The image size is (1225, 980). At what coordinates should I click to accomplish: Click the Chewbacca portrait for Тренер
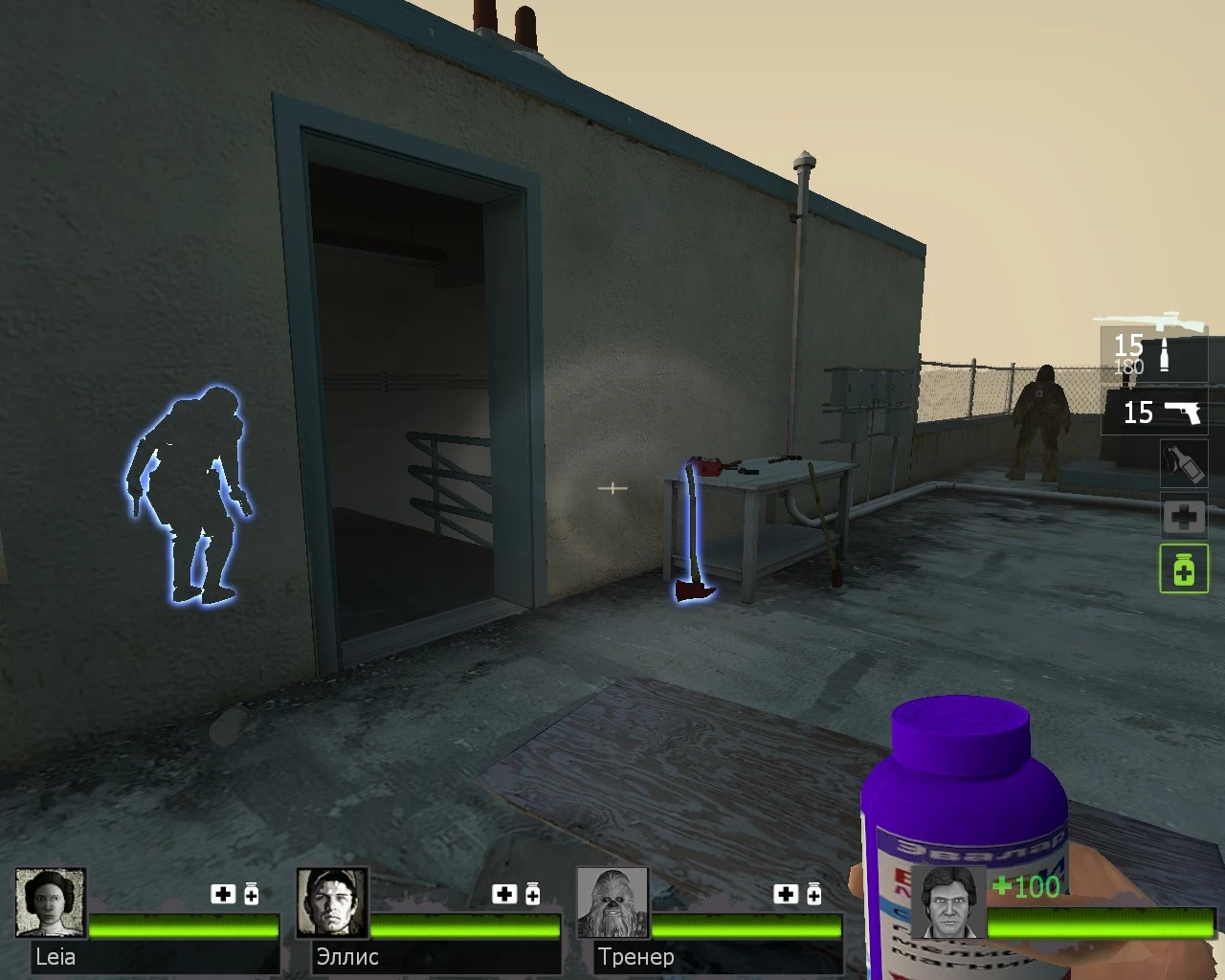click(x=612, y=903)
